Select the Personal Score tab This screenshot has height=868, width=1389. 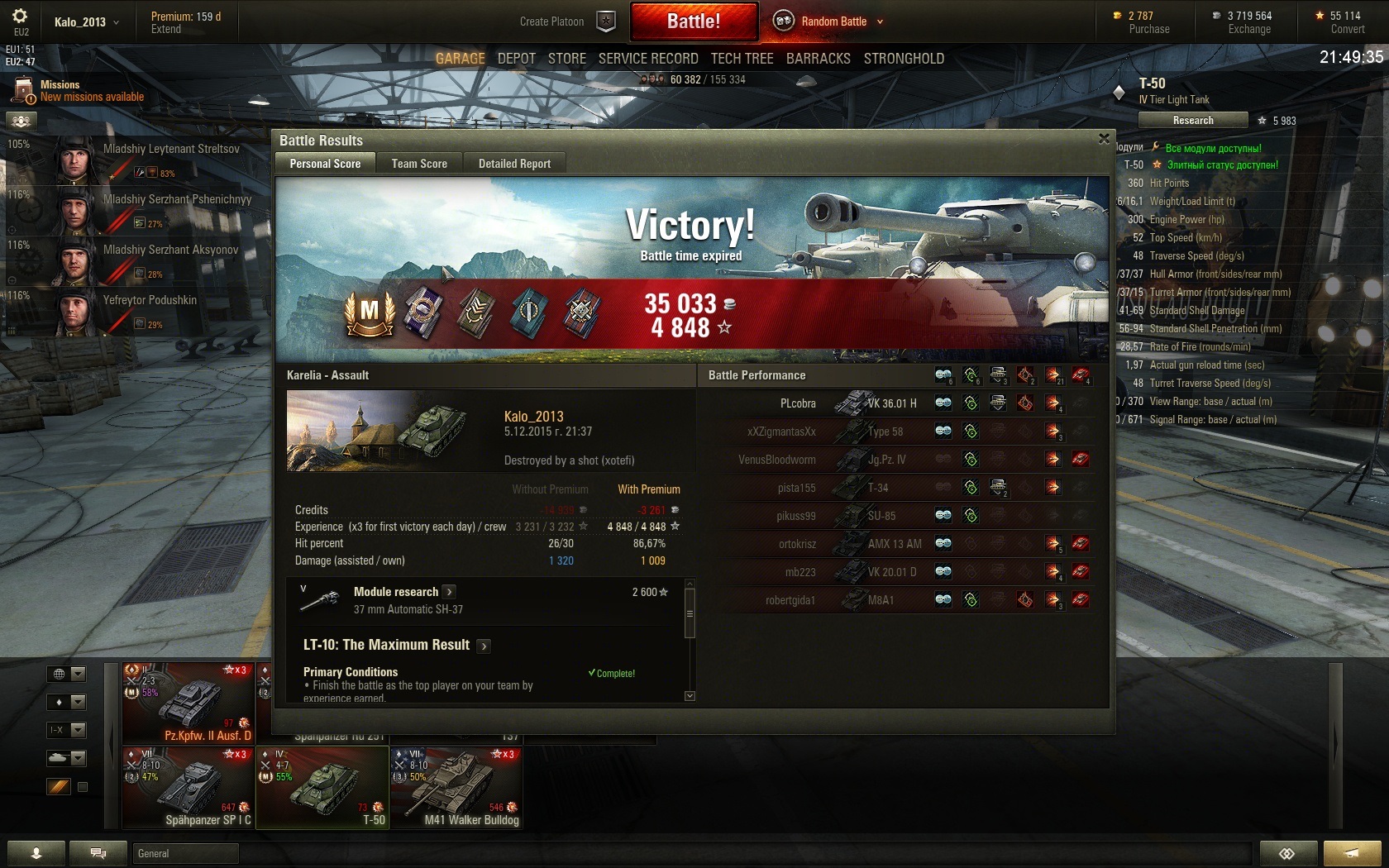(325, 164)
